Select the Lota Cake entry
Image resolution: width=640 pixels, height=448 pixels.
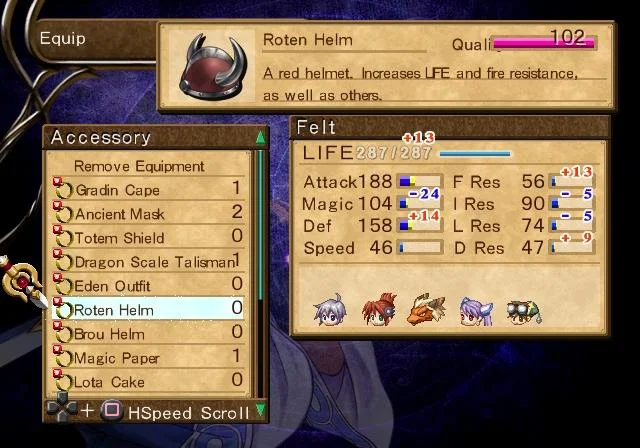(110, 382)
